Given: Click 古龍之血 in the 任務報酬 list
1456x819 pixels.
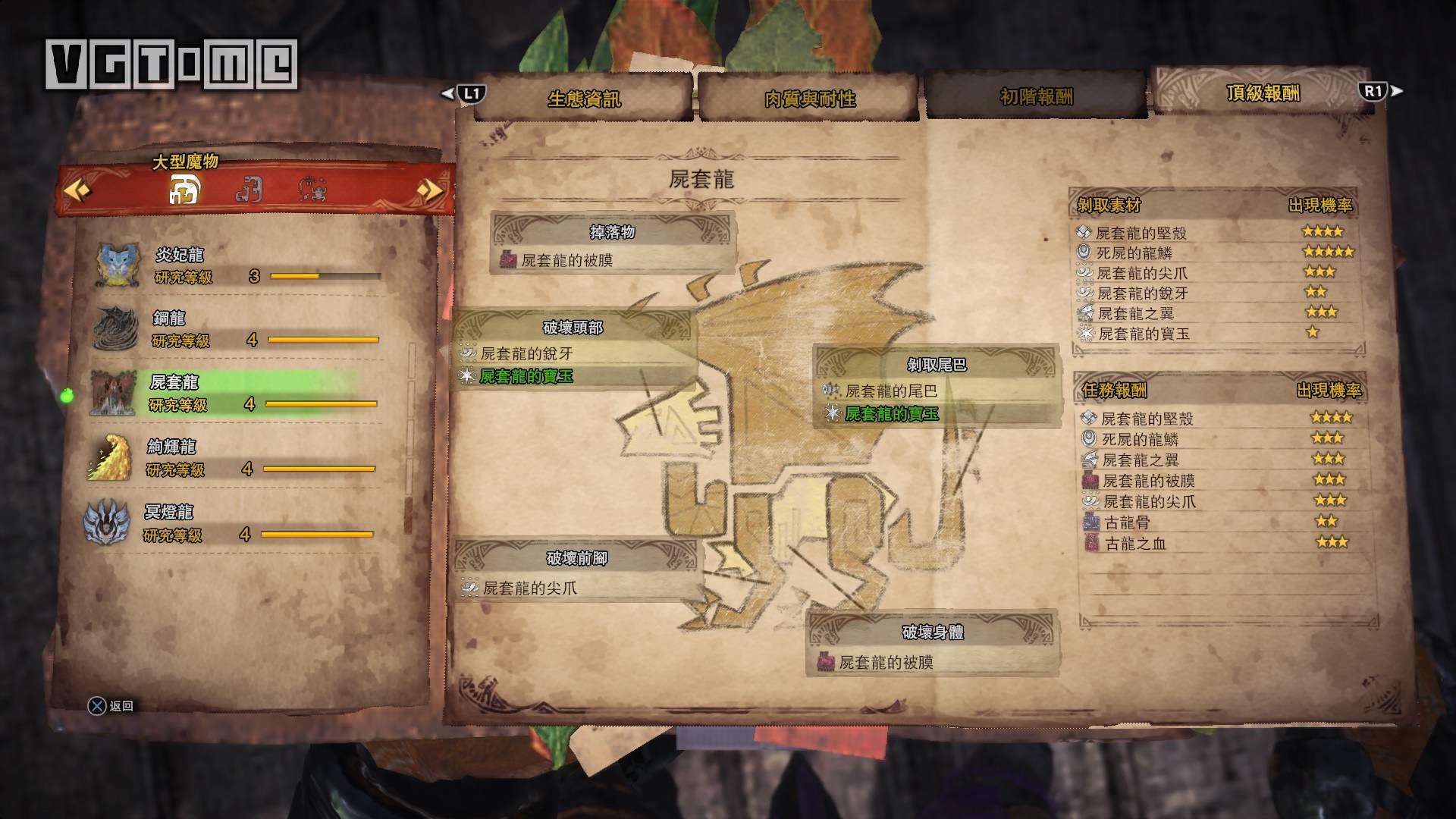Looking at the screenshot, I should [1135, 543].
